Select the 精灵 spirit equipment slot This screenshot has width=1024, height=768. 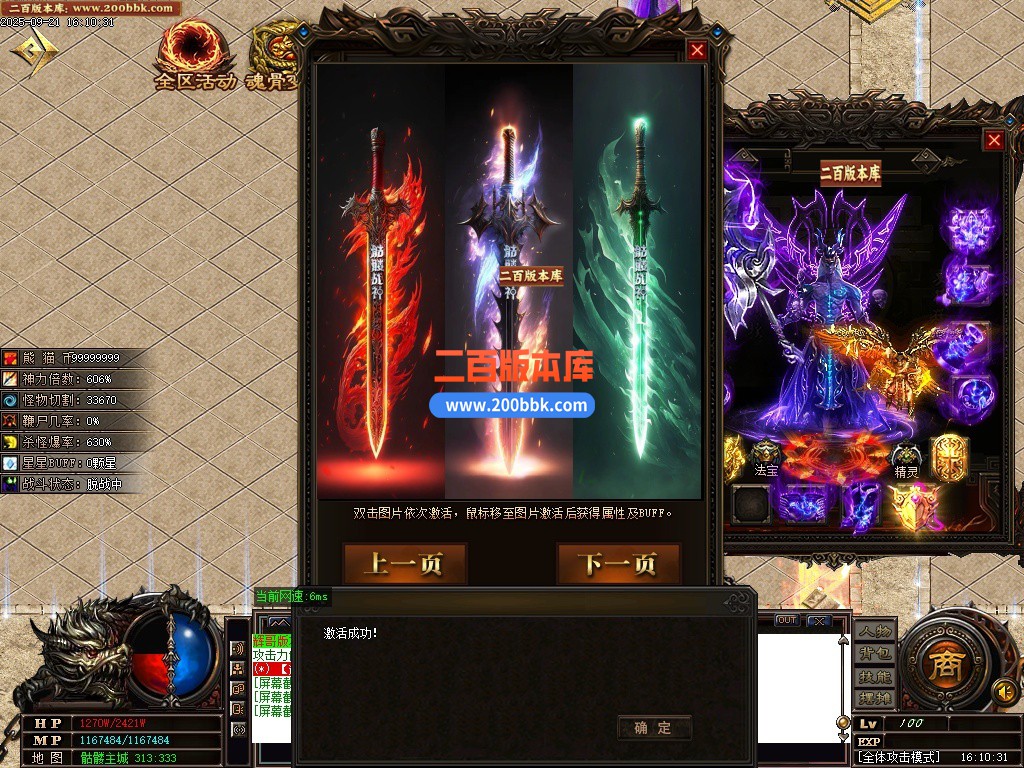(906, 455)
